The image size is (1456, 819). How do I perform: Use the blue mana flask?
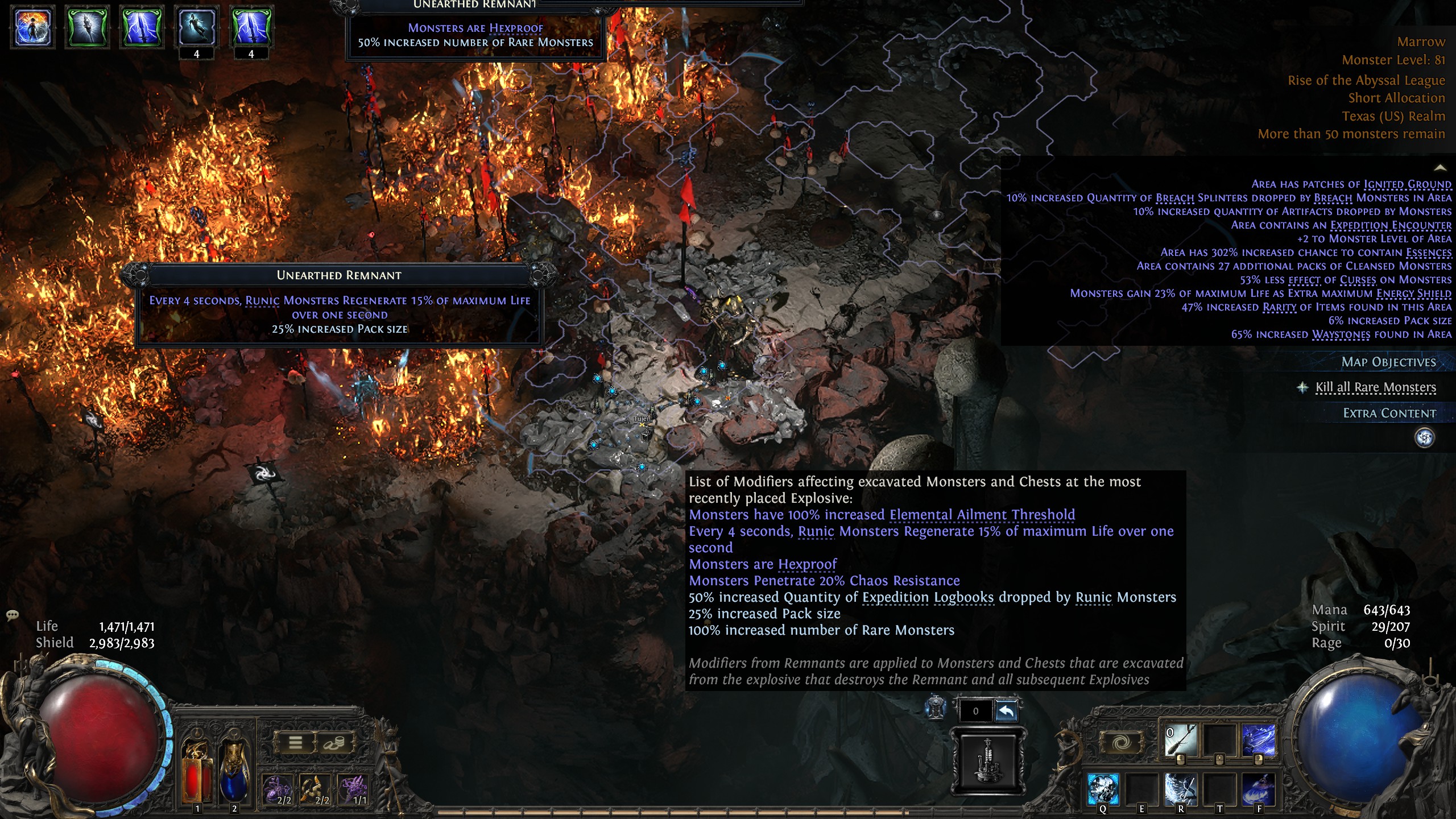point(234,773)
